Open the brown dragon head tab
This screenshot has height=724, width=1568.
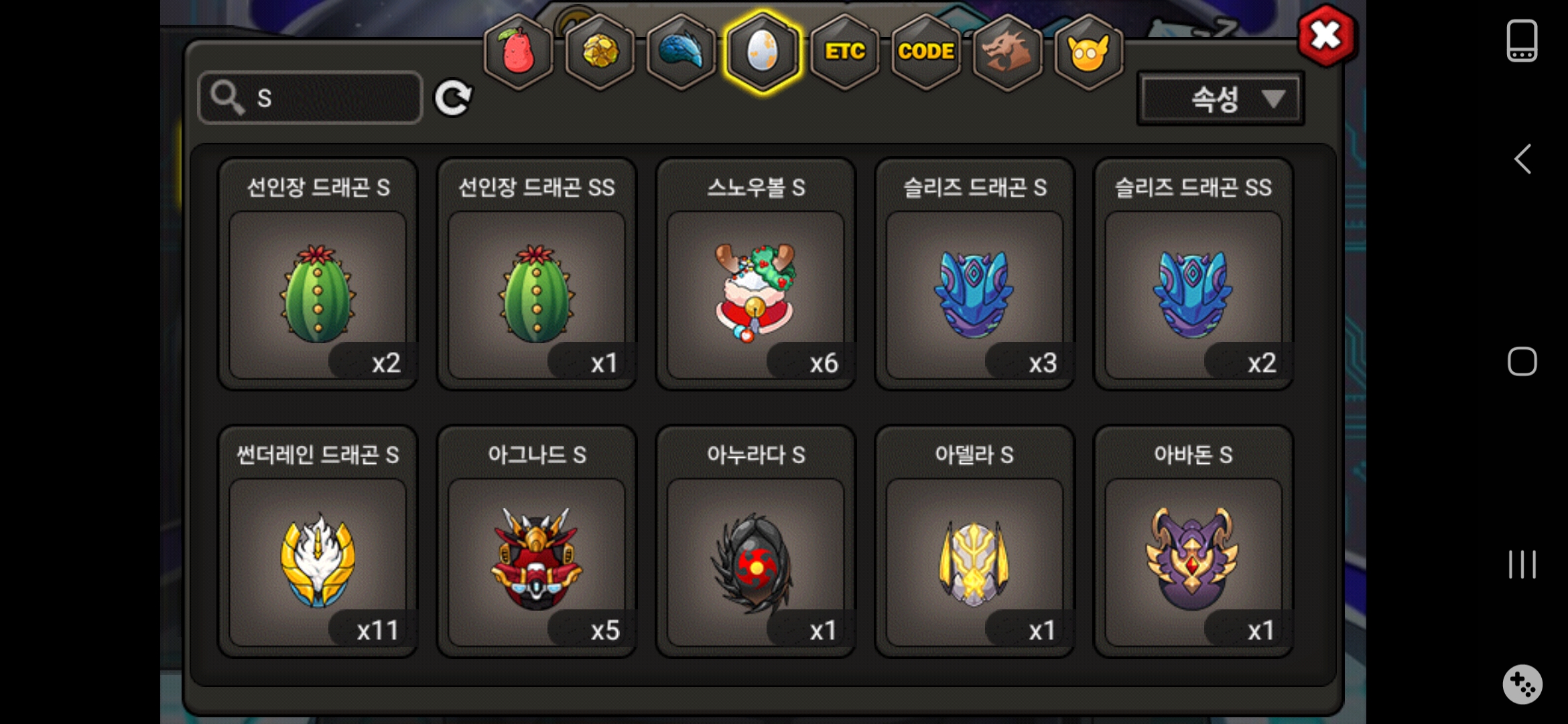(x=1007, y=52)
